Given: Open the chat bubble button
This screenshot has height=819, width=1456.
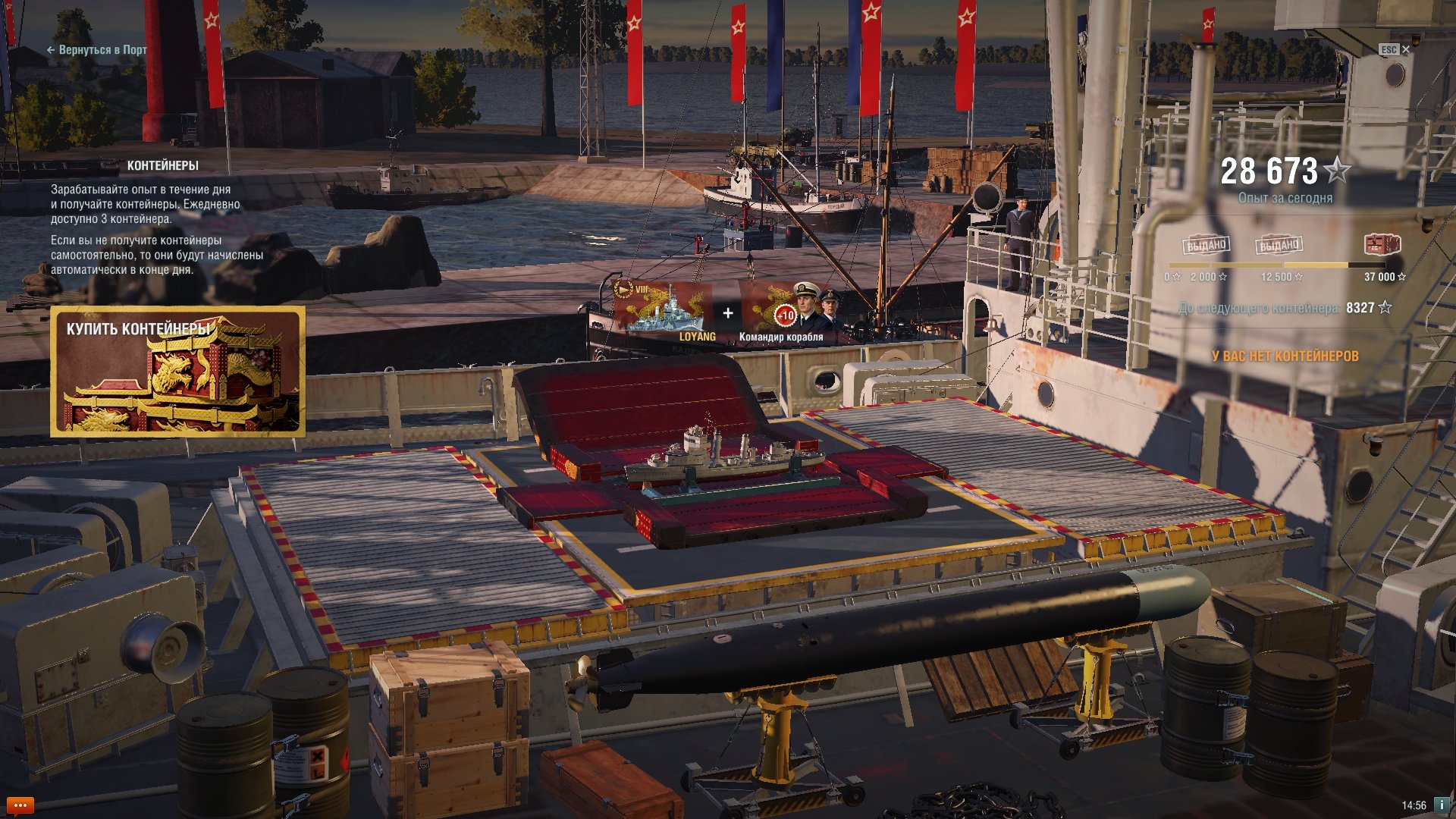Looking at the screenshot, I should pyautogui.click(x=20, y=805).
